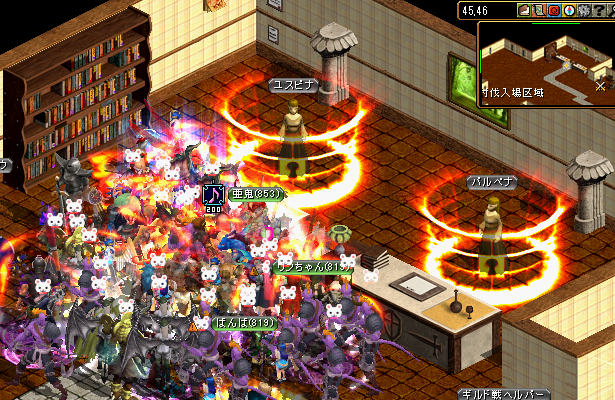This screenshot has height=400, width=615.
Task: Select the ユスピナ name label
Action: [x=295, y=86]
